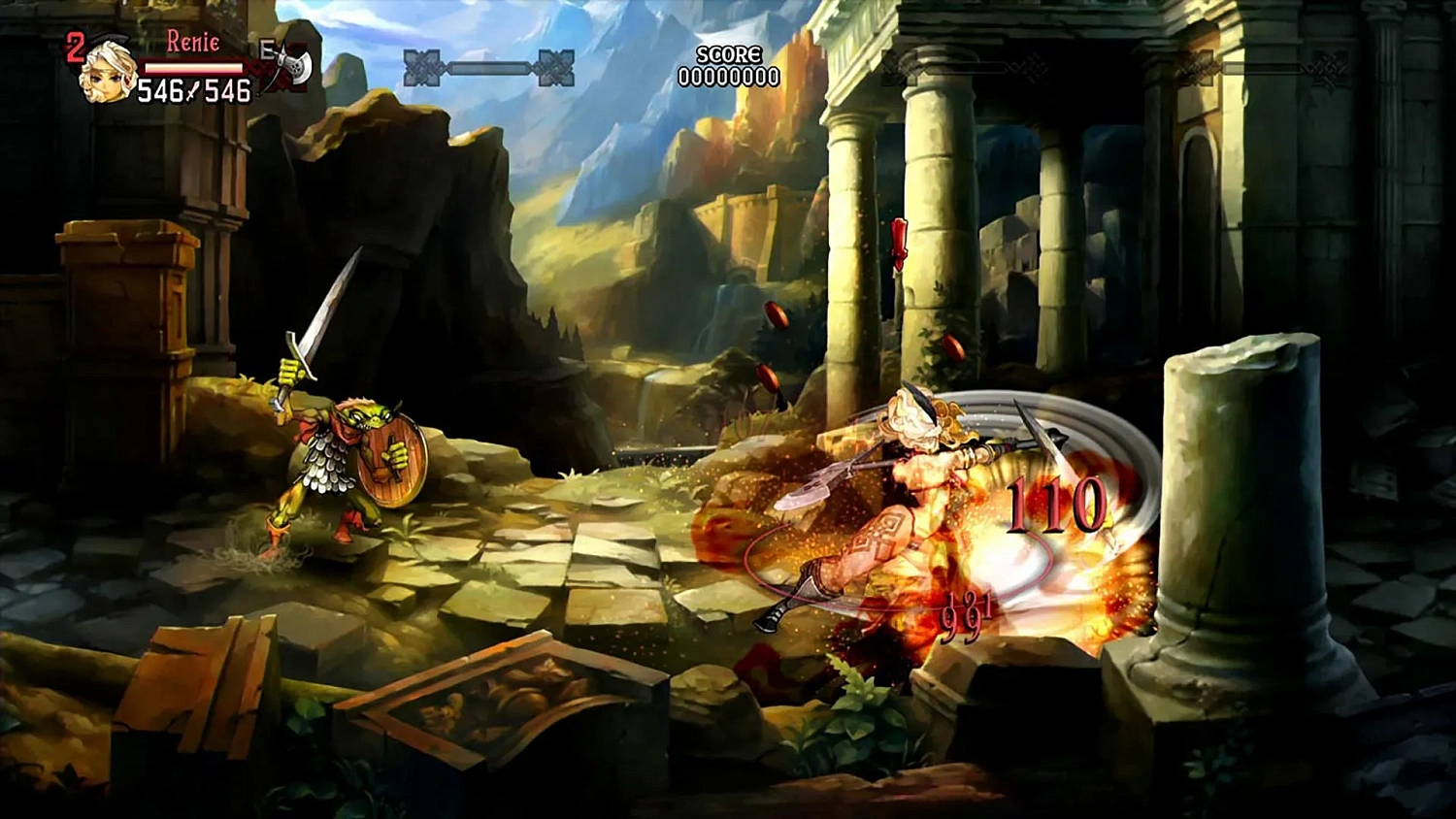Viewport: 1456px width, 819px height.
Task: Click the name Renie above the health bar
Action: coord(193,42)
